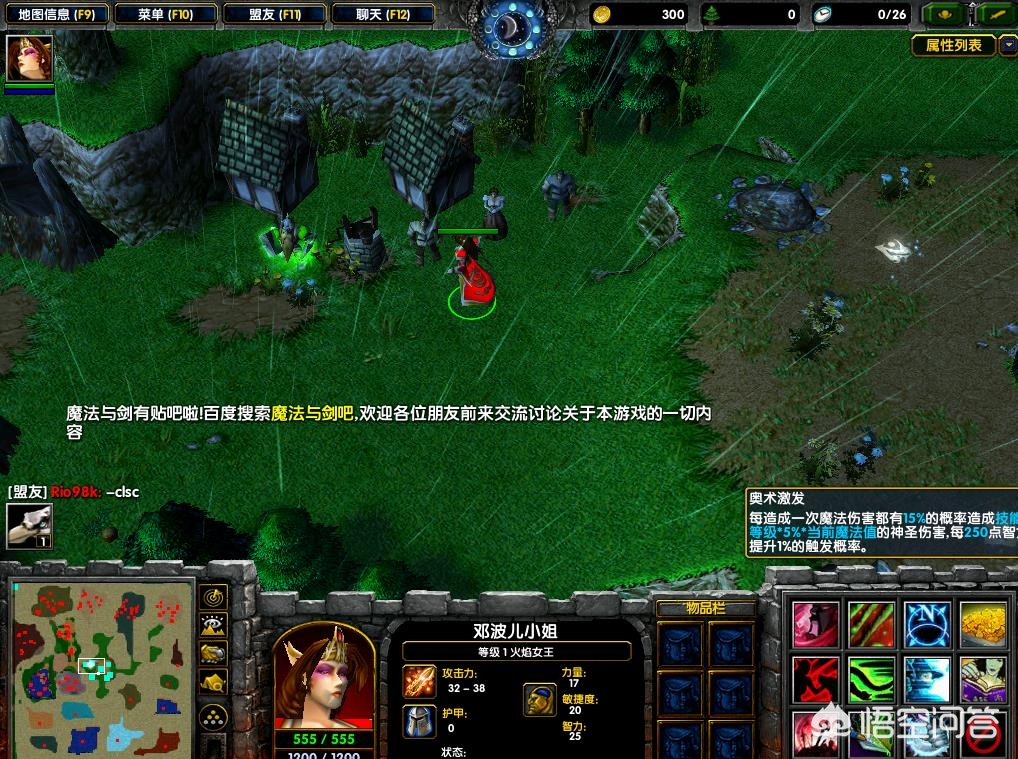Open the 菜单 (F10) game menu
The width and height of the screenshot is (1018, 759).
[165, 15]
